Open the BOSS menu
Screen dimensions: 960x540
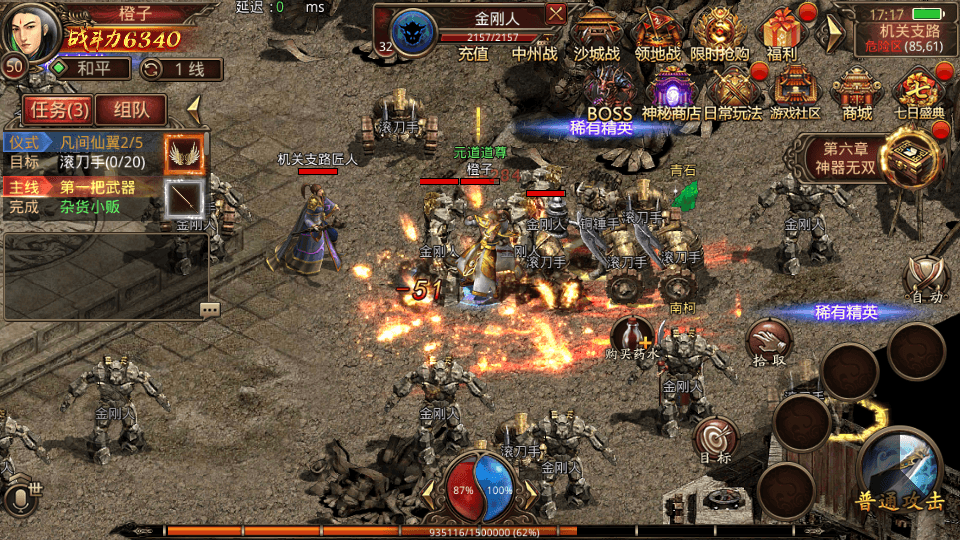[x=610, y=93]
